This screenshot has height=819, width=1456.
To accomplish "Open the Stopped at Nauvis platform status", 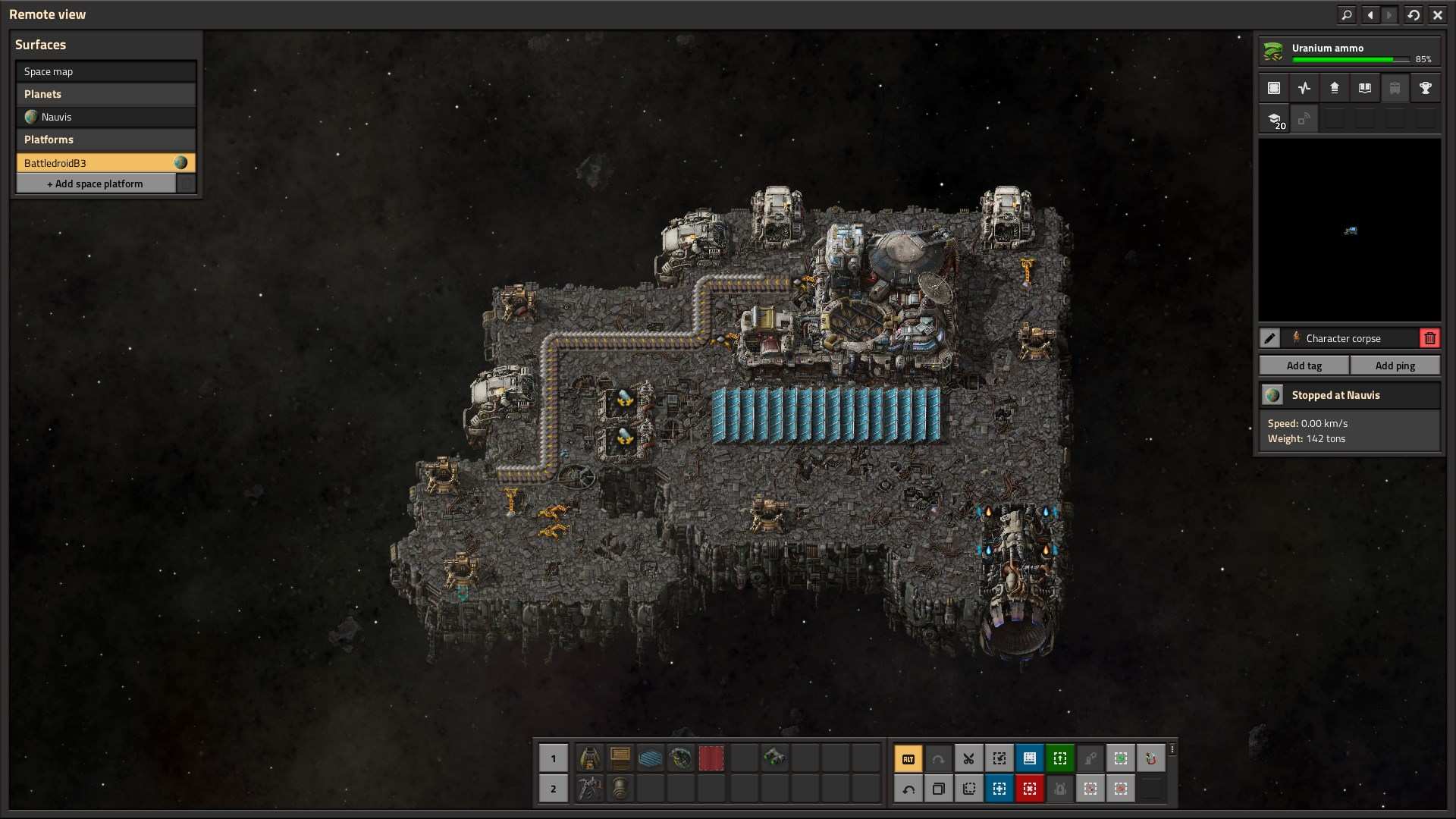I will [1350, 395].
